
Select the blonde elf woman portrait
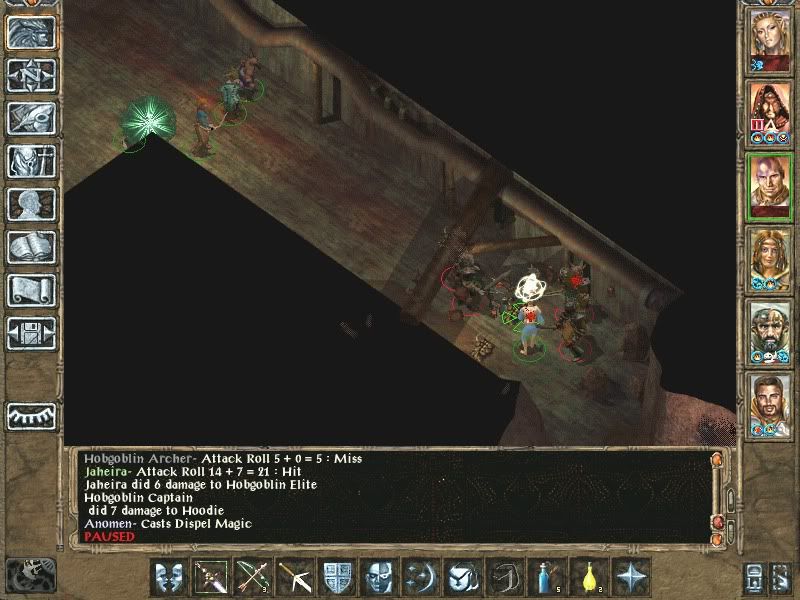tap(771, 37)
